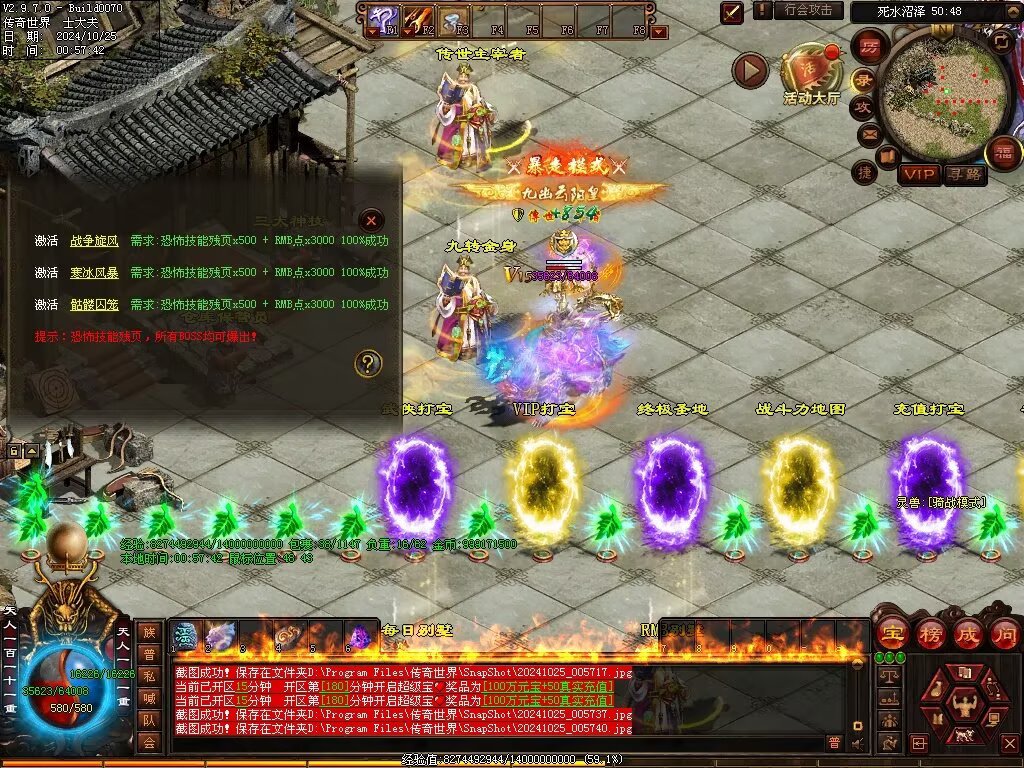This screenshot has width=1024, height=768.
Task: Activate the 骷髅囚笼 skill link
Action: [x=94, y=304]
